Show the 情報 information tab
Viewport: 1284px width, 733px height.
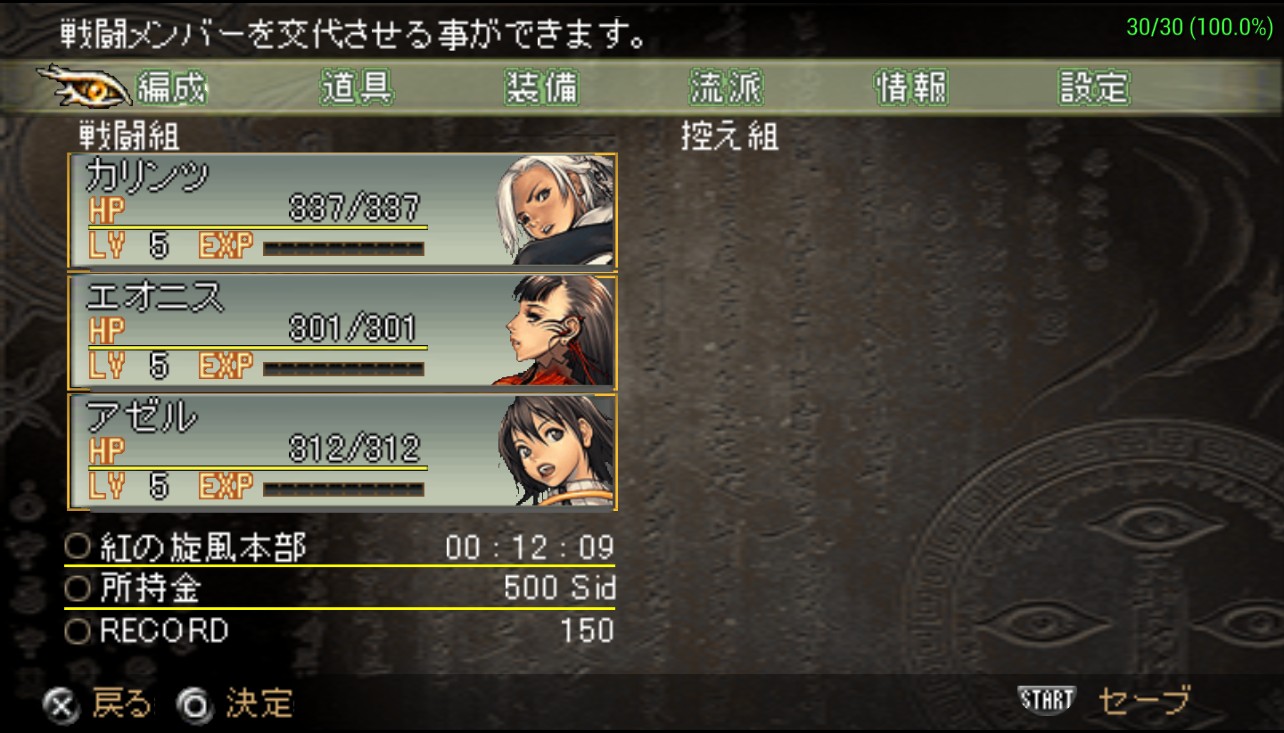911,89
